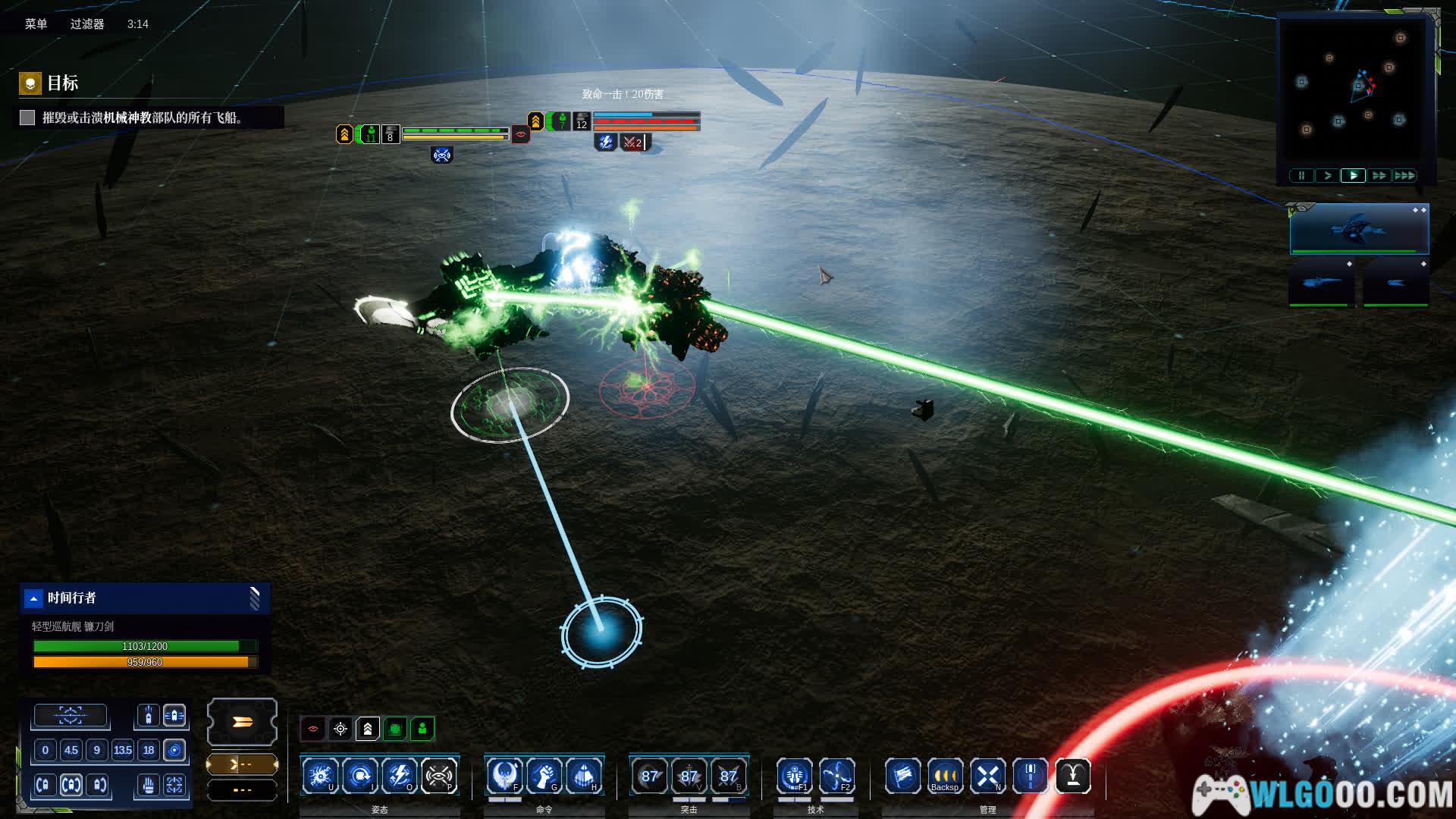Collapse the 时间行者 ship info panel
Screen dimensions: 1456x819
(x=33, y=598)
